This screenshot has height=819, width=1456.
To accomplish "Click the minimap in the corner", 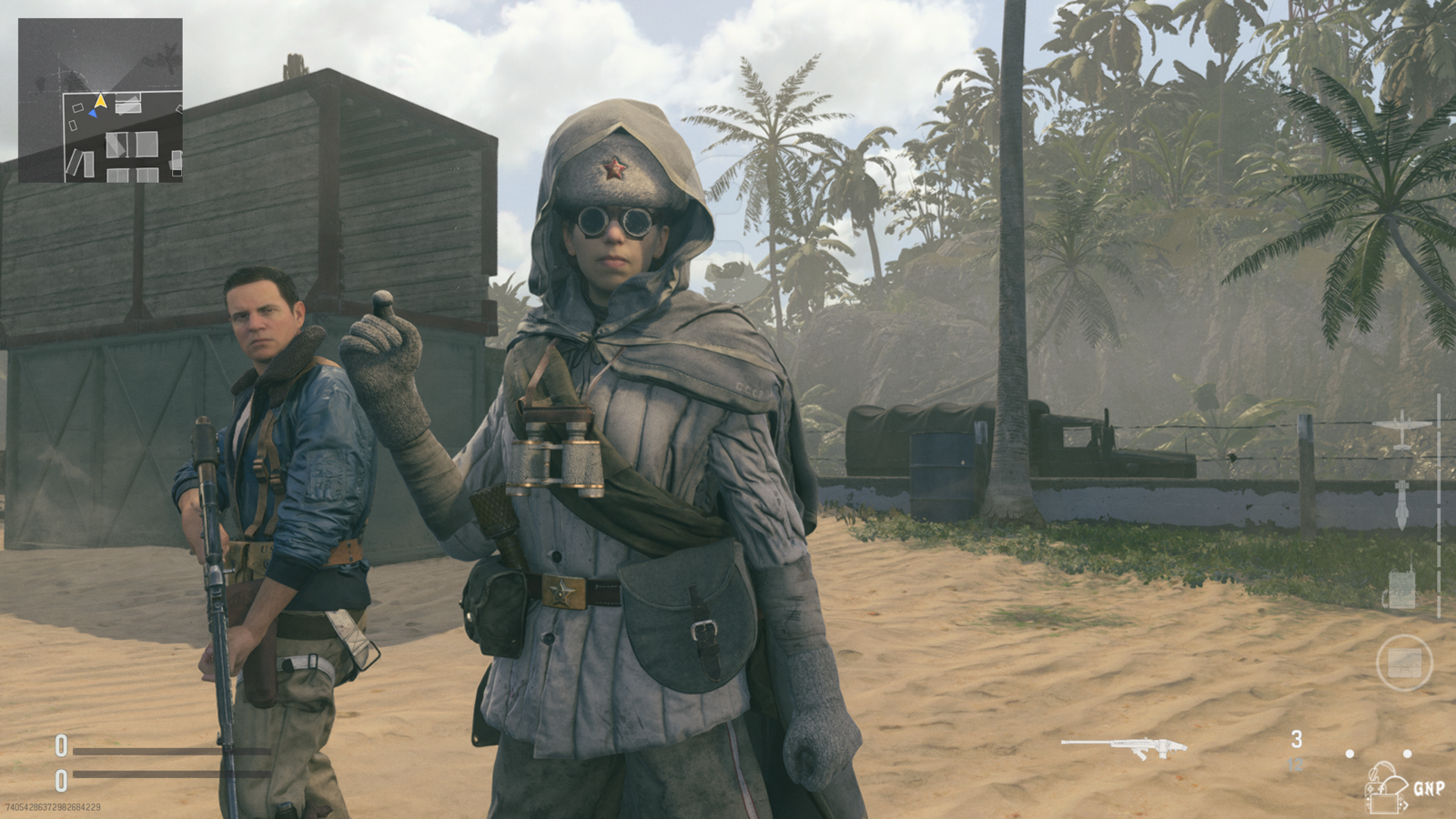I will coord(100,100).
